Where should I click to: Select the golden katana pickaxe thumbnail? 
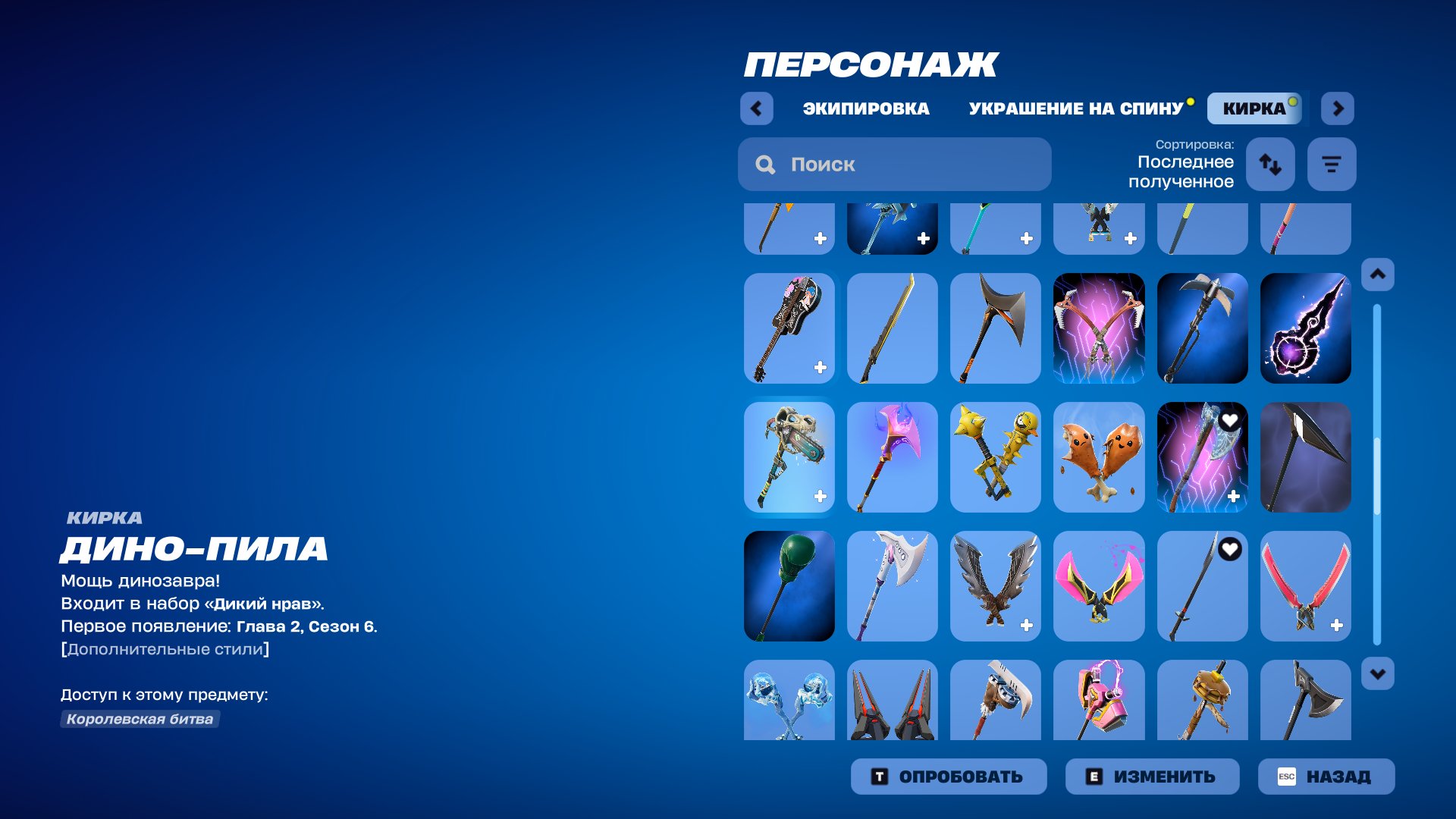[x=892, y=328]
